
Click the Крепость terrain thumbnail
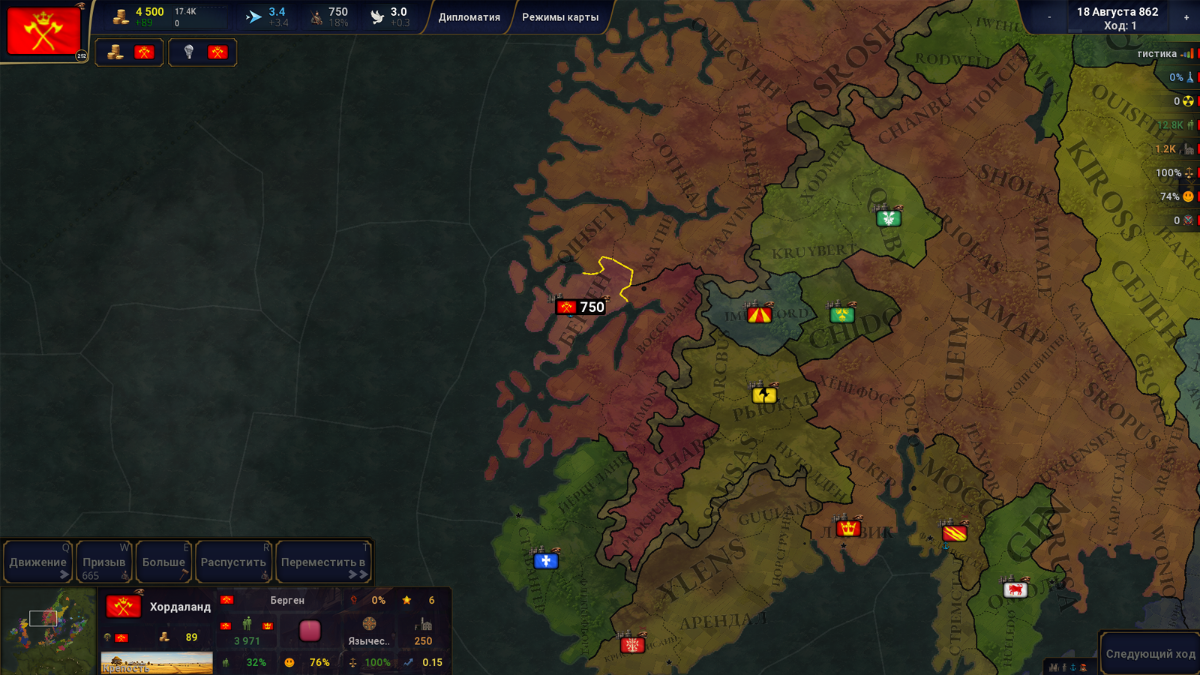pos(157,662)
